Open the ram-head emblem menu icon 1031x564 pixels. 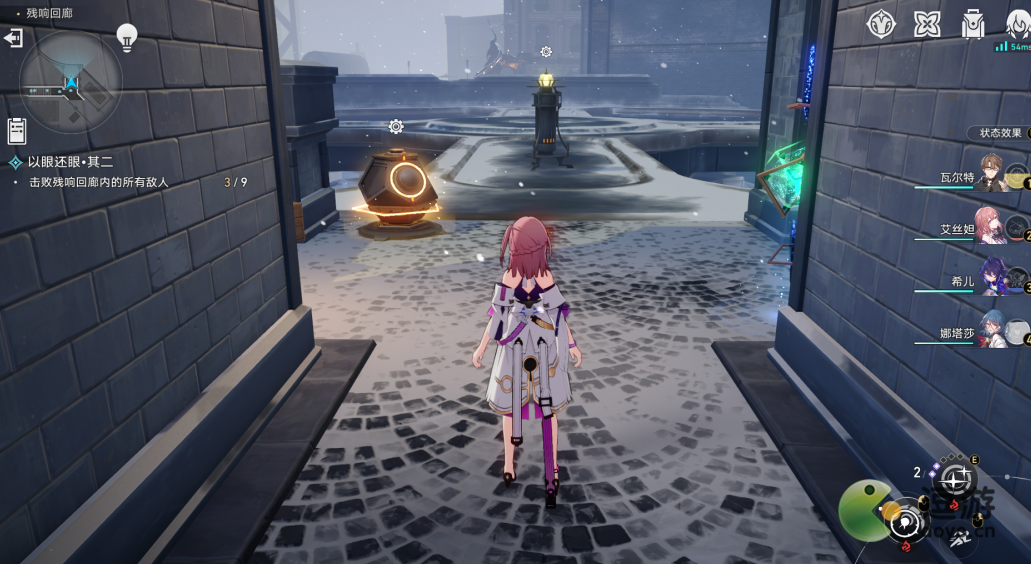[881, 24]
